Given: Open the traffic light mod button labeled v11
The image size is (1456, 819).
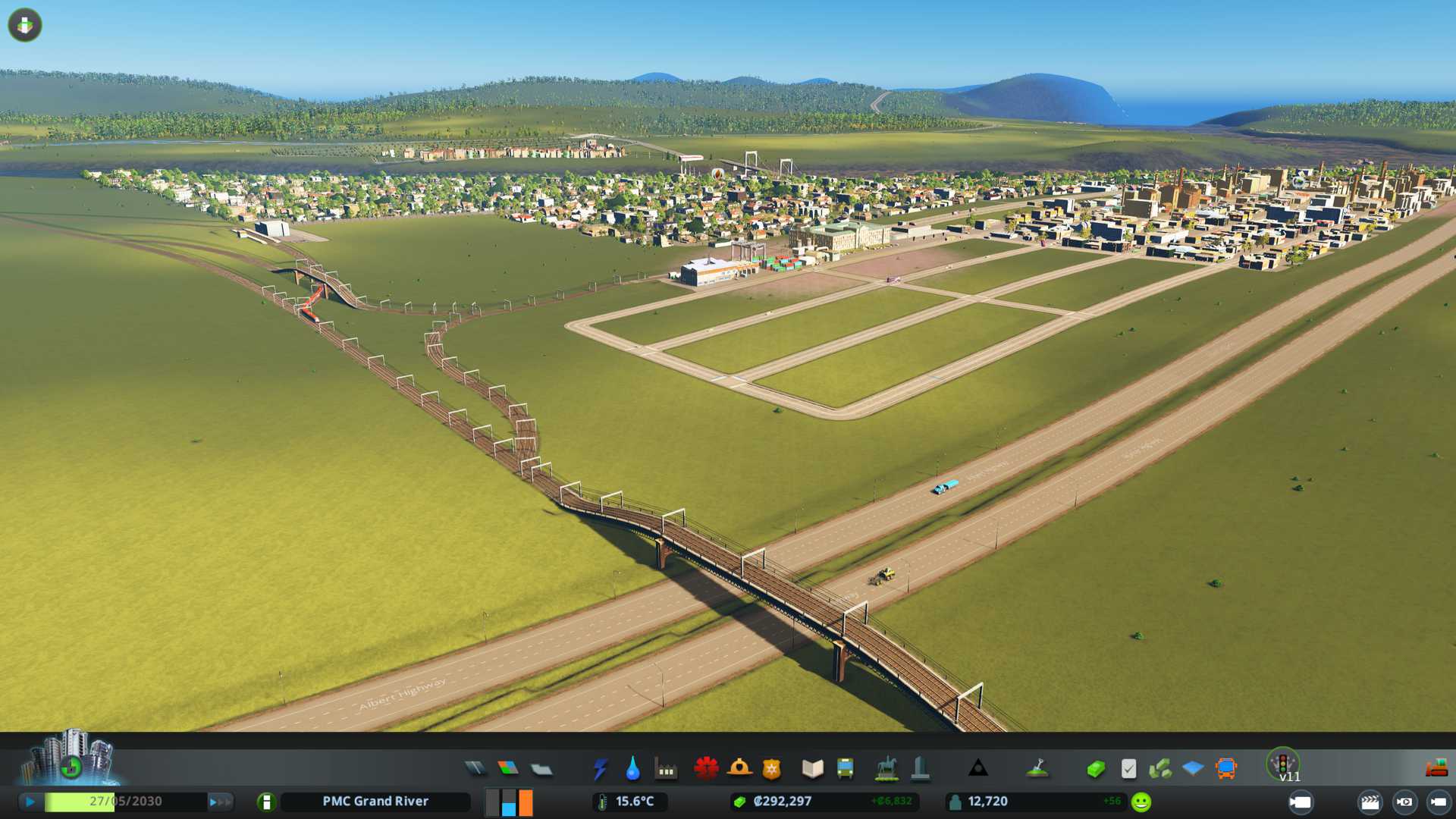Looking at the screenshot, I should click(1283, 764).
